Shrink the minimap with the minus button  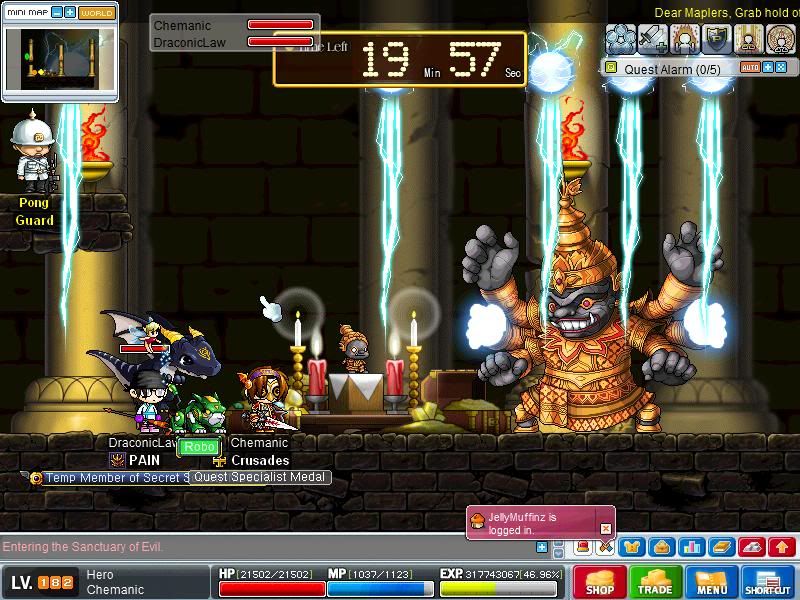pos(56,13)
